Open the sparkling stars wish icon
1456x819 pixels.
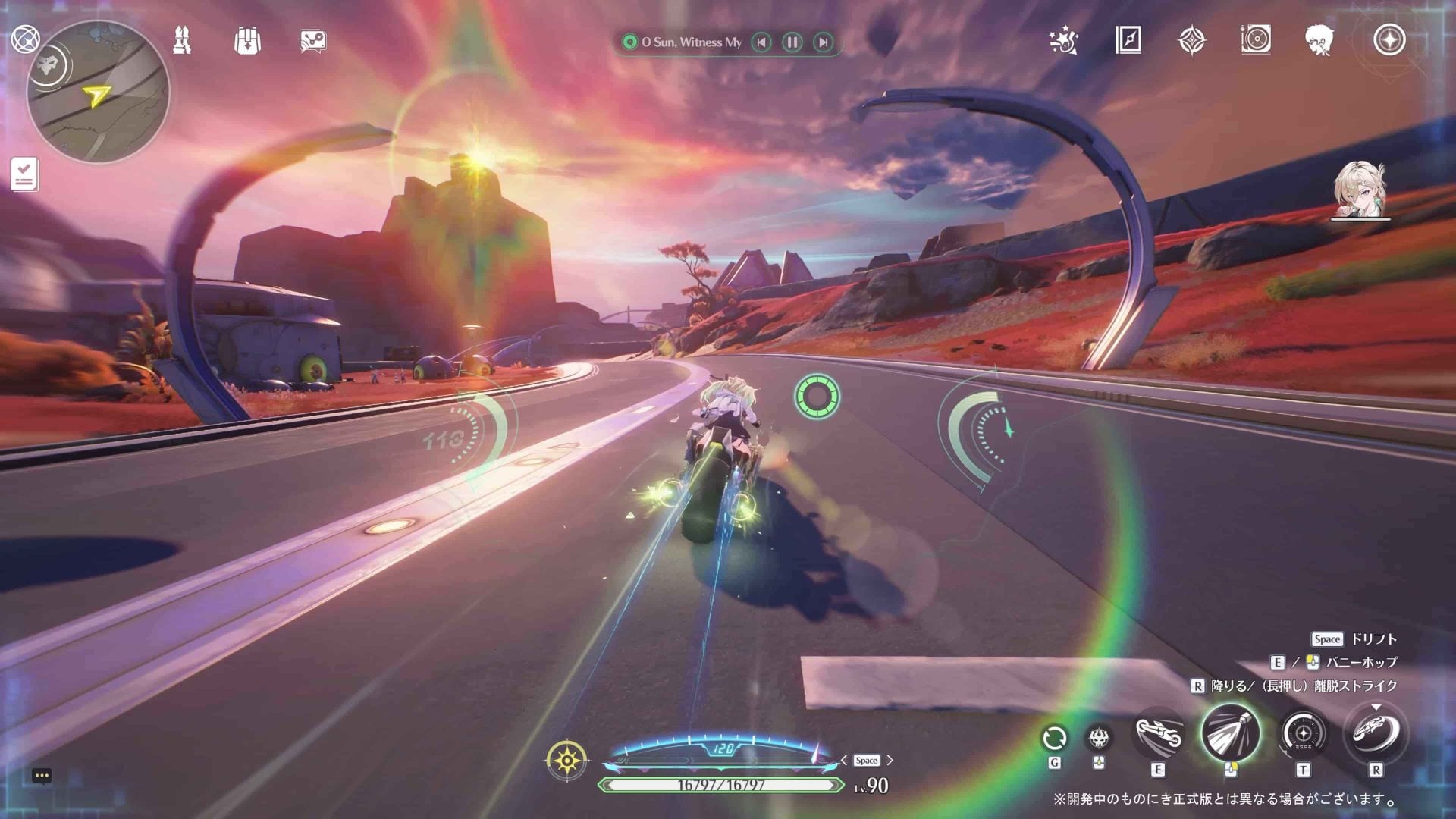pyautogui.click(x=1063, y=41)
